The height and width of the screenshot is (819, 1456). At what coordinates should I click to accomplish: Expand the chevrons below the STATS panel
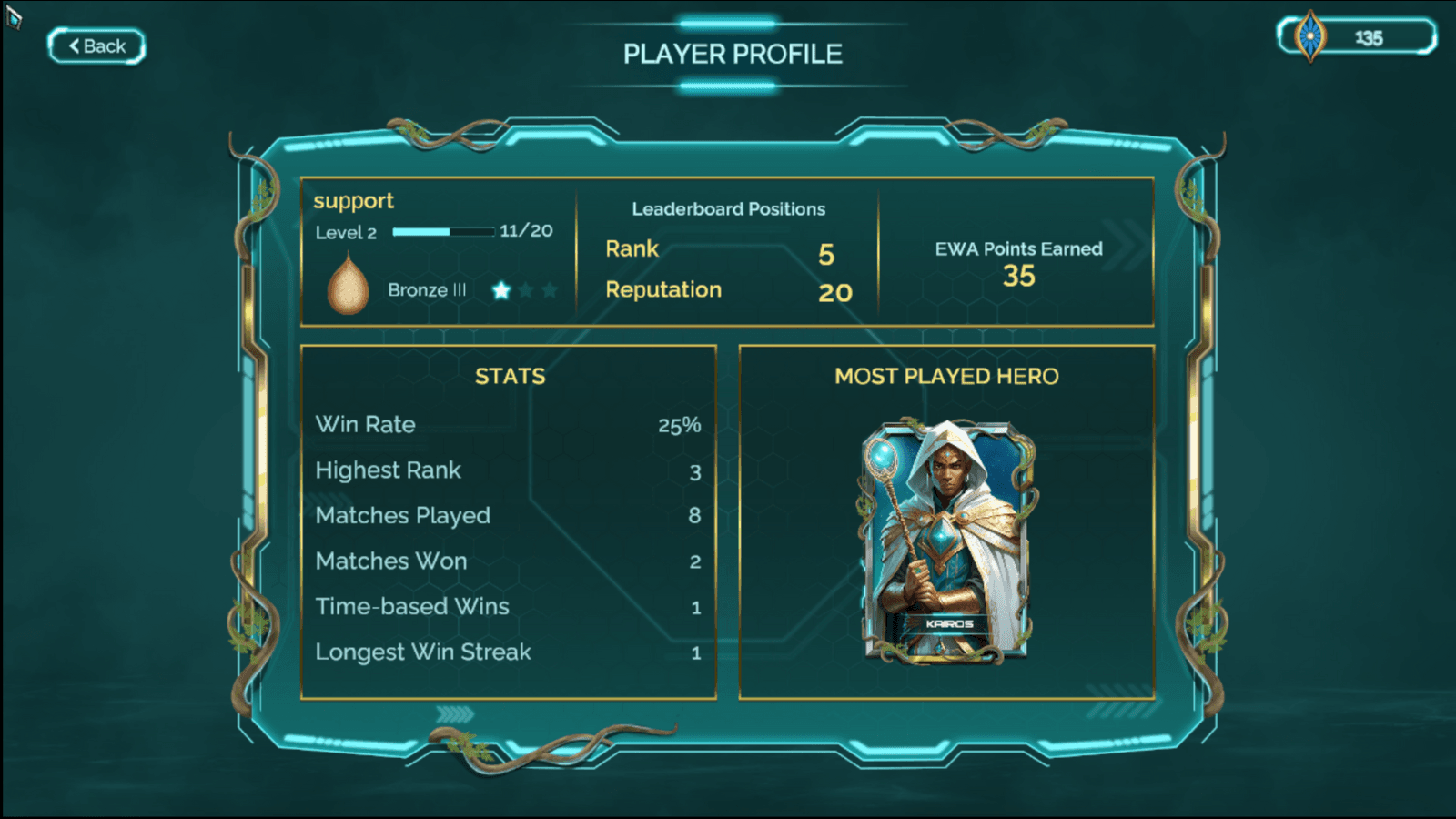[452, 715]
